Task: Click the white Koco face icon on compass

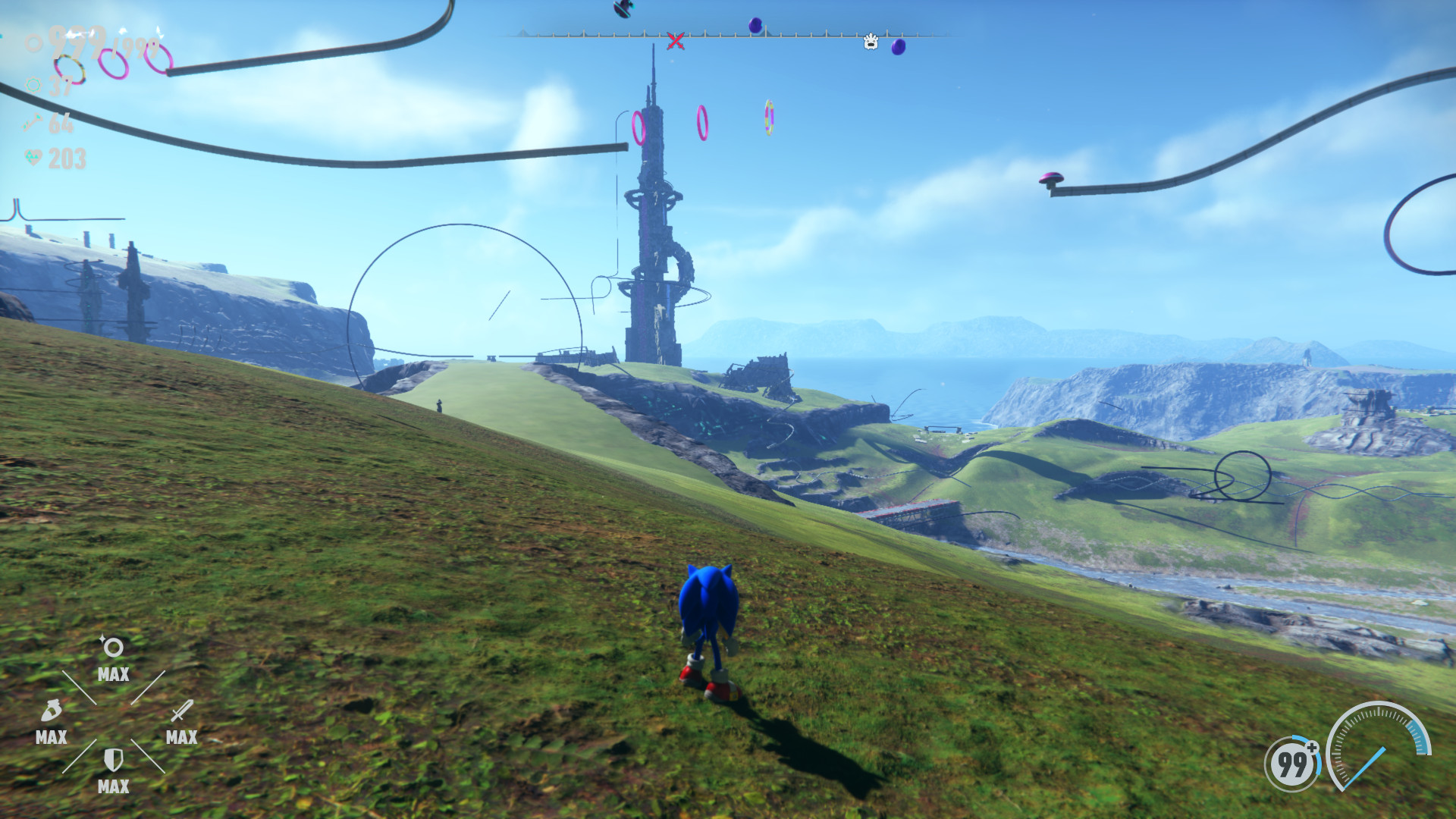Action: pyautogui.click(x=871, y=43)
